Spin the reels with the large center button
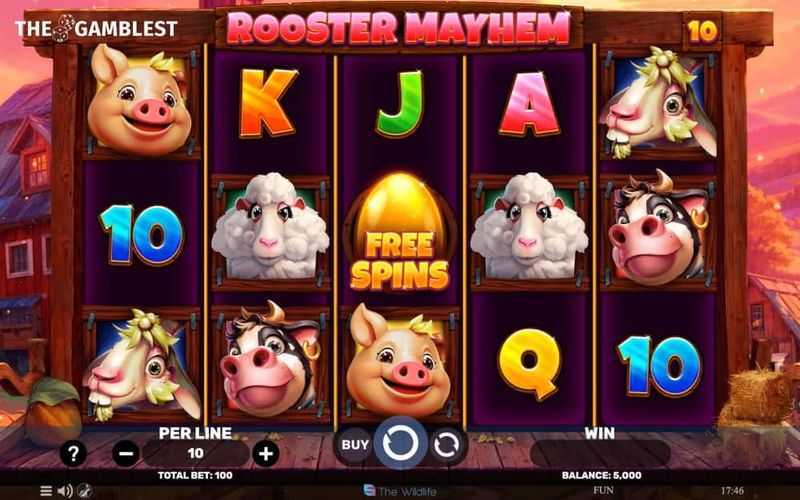800x500 pixels. pos(400,445)
